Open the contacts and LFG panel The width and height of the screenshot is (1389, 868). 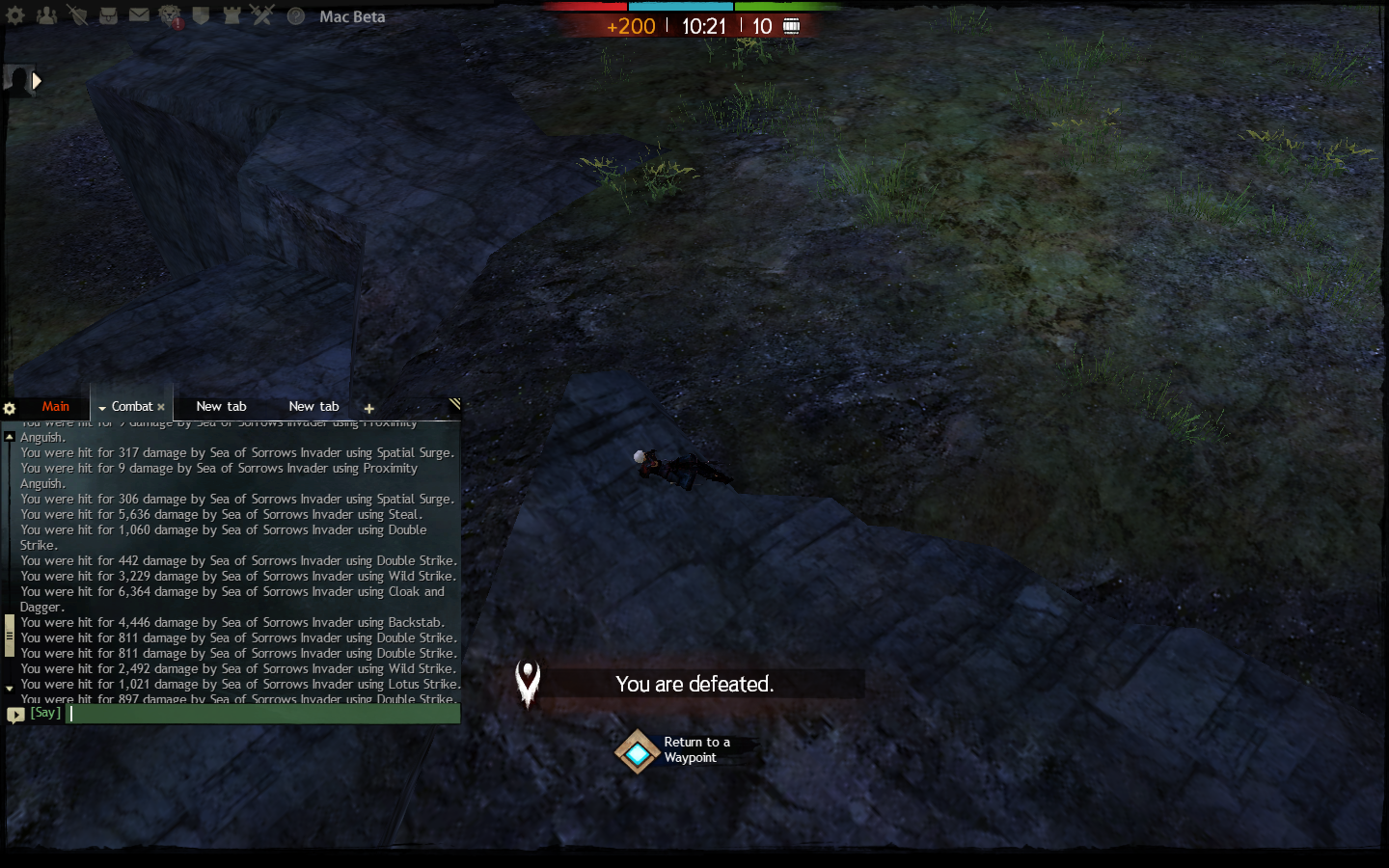46,15
